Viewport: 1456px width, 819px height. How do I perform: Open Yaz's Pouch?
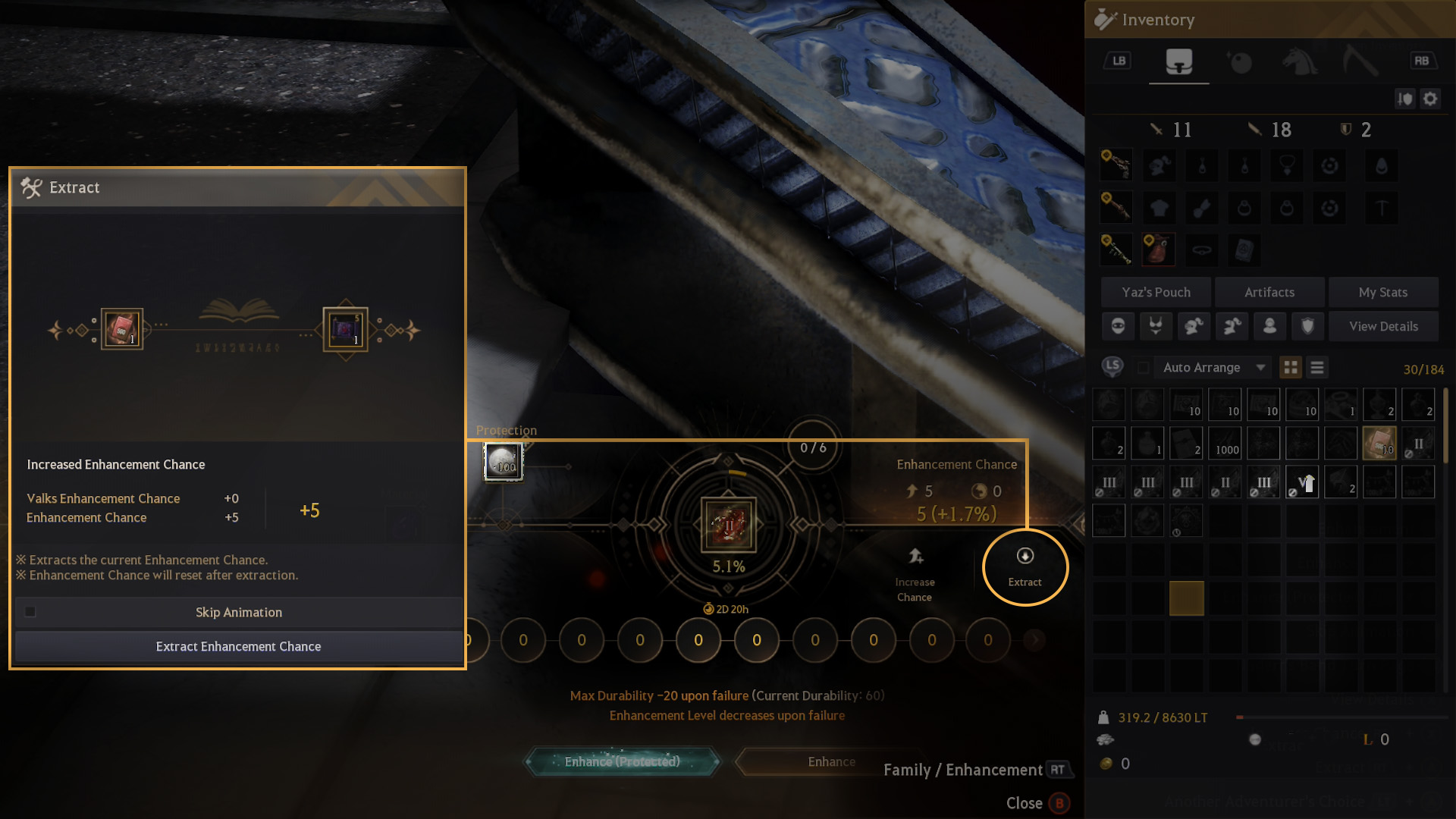click(x=1156, y=292)
